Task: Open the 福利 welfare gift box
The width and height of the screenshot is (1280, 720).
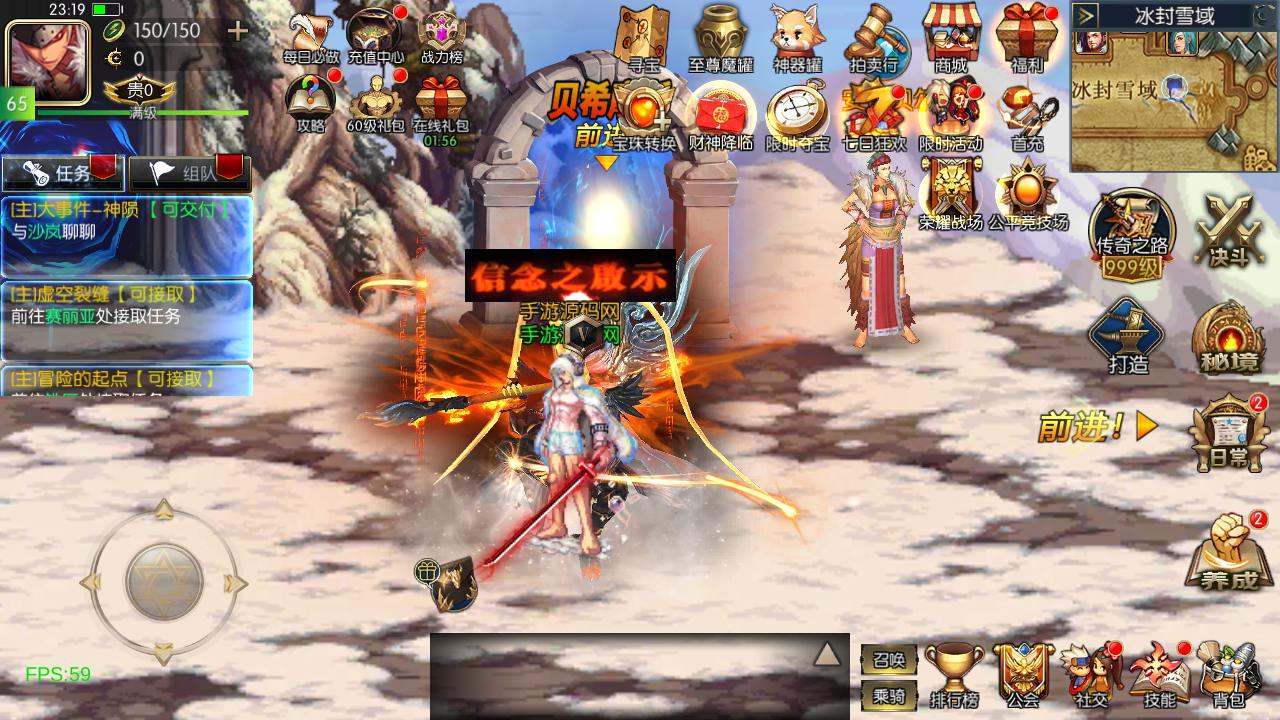Action: (x=1027, y=38)
